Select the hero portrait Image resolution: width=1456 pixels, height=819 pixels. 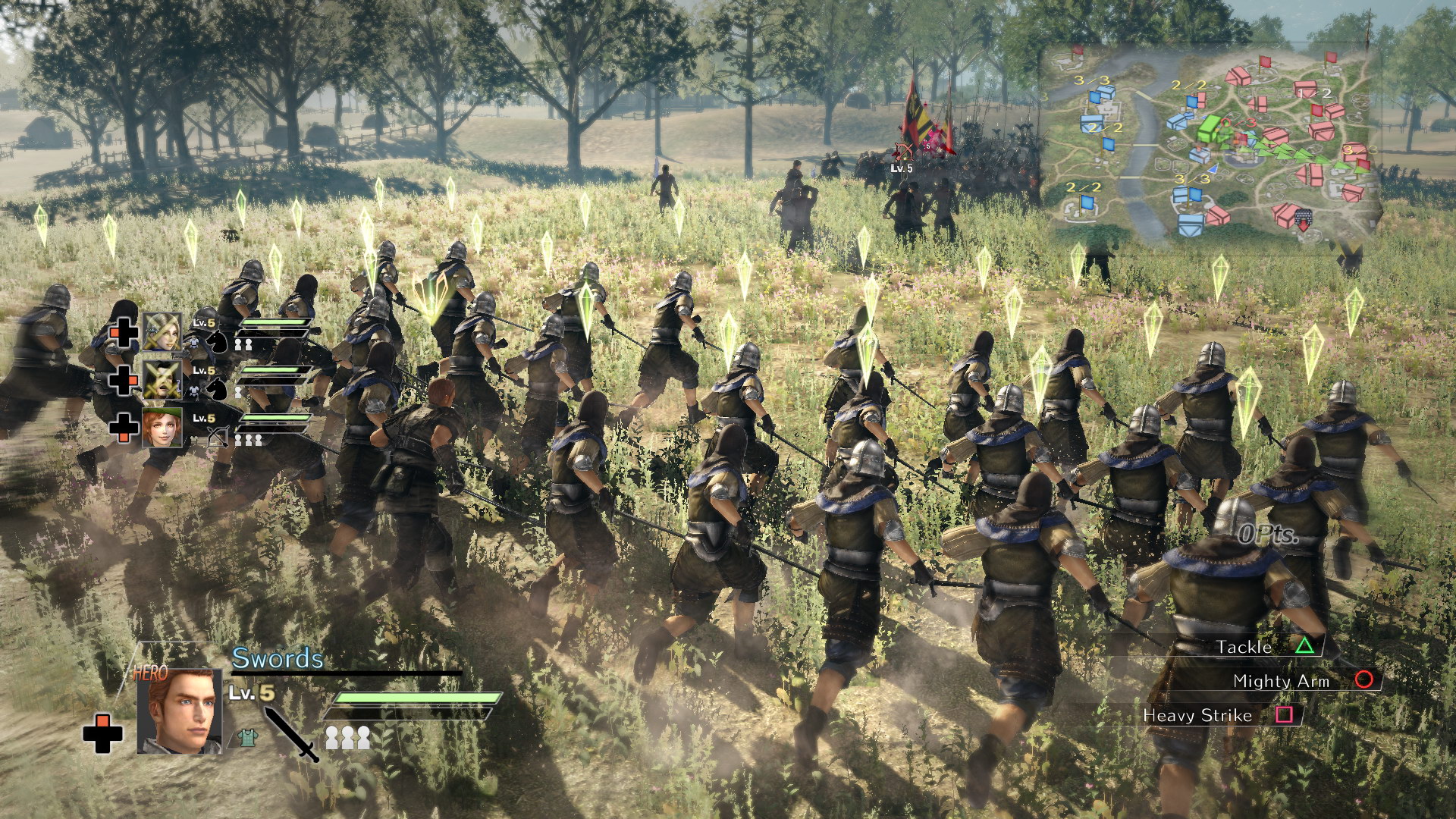[x=180, y=711]
